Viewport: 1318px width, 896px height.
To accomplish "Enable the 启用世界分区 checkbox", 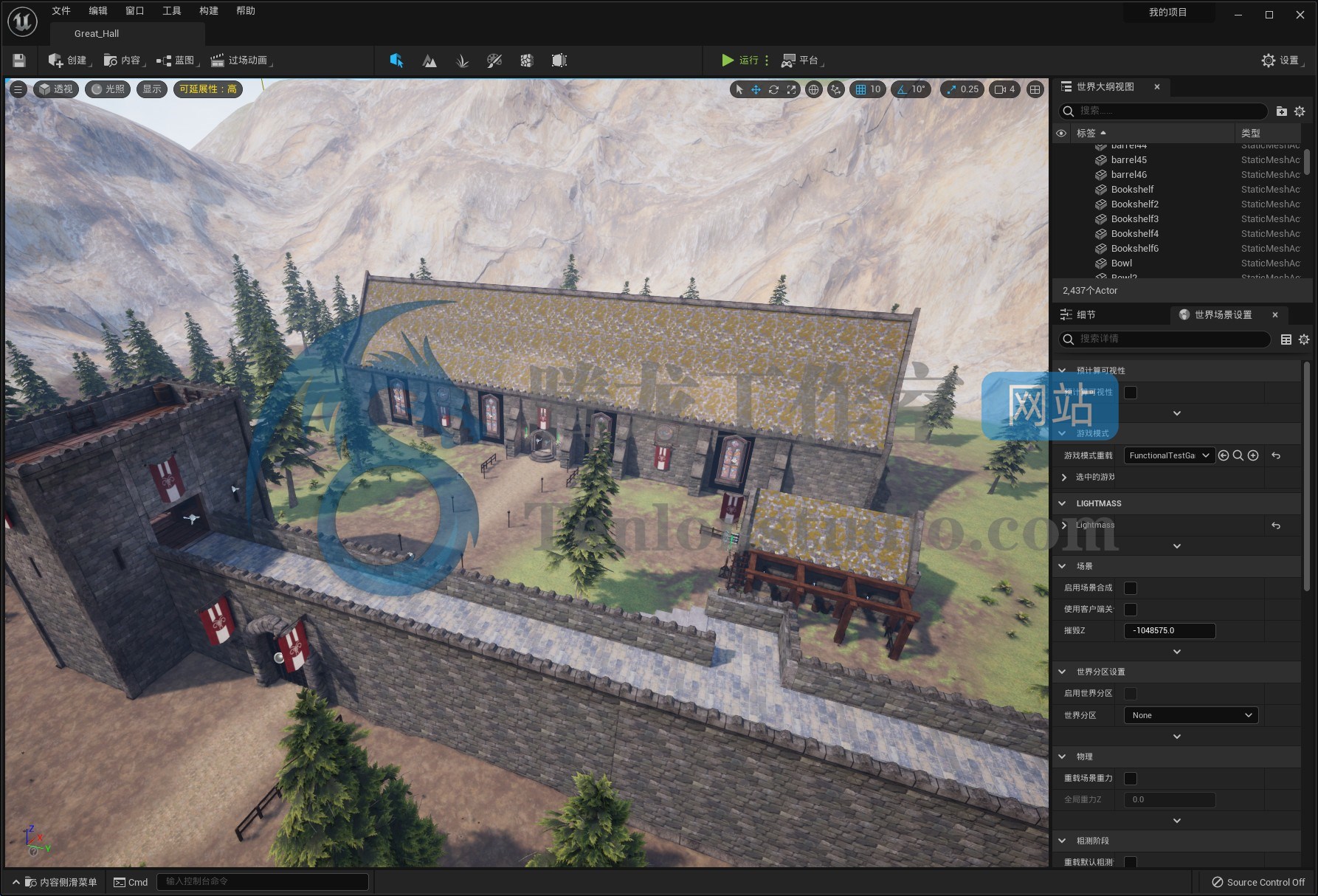I will tap(1130, 693).
